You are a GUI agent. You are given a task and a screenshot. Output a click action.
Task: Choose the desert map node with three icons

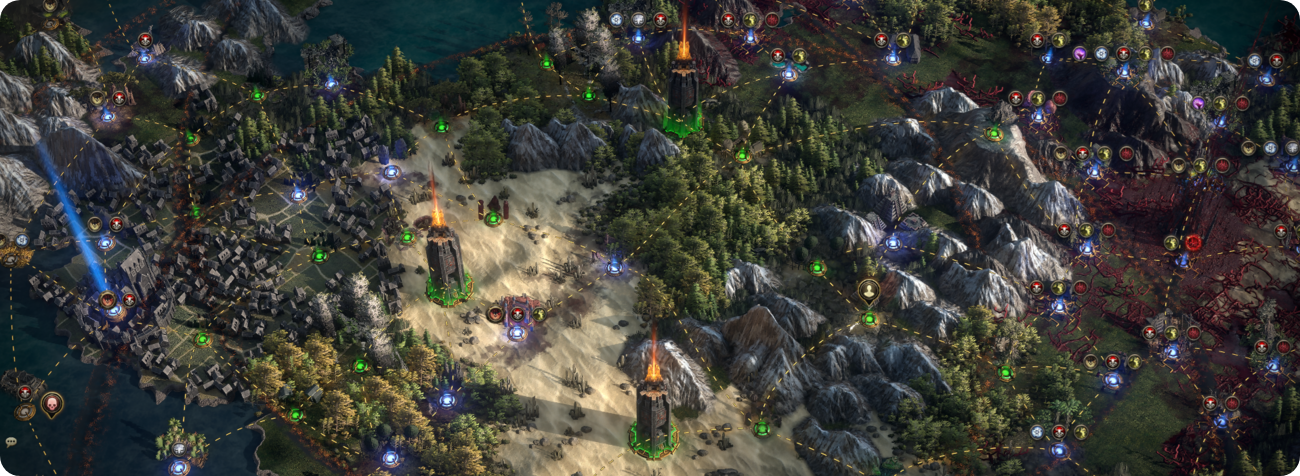coord(517,331)
